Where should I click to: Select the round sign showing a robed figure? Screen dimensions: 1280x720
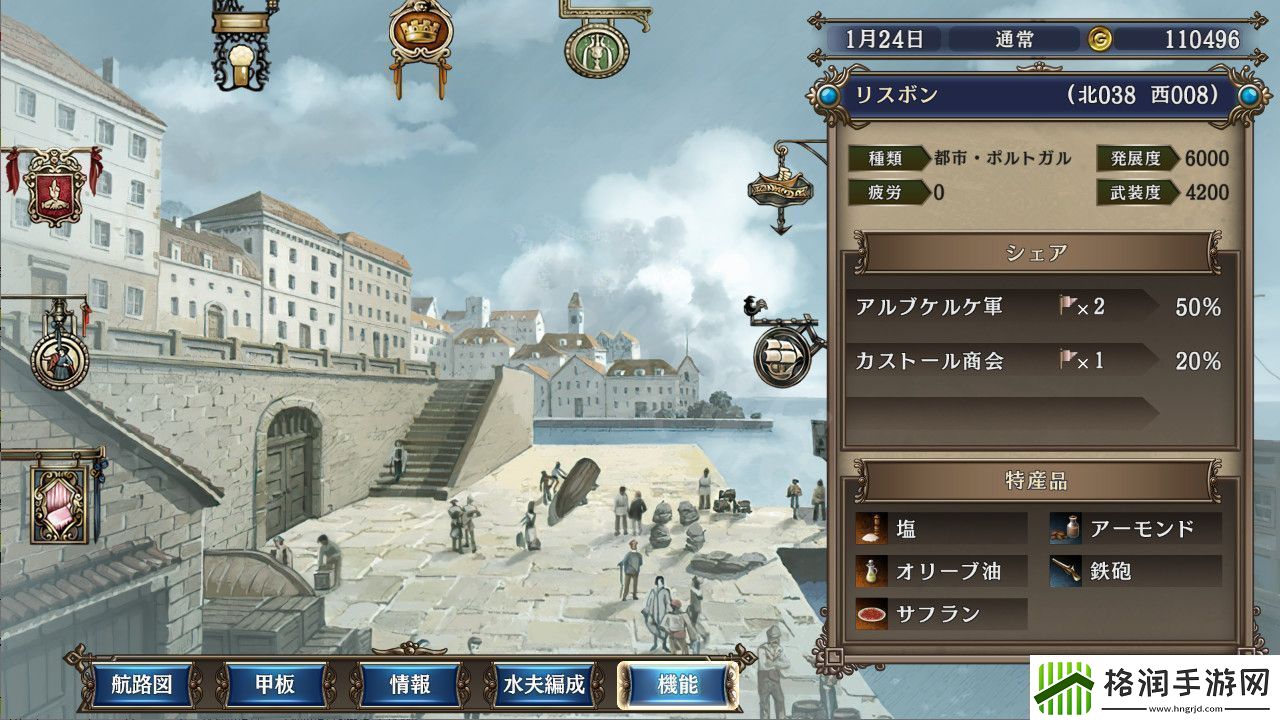59,358
